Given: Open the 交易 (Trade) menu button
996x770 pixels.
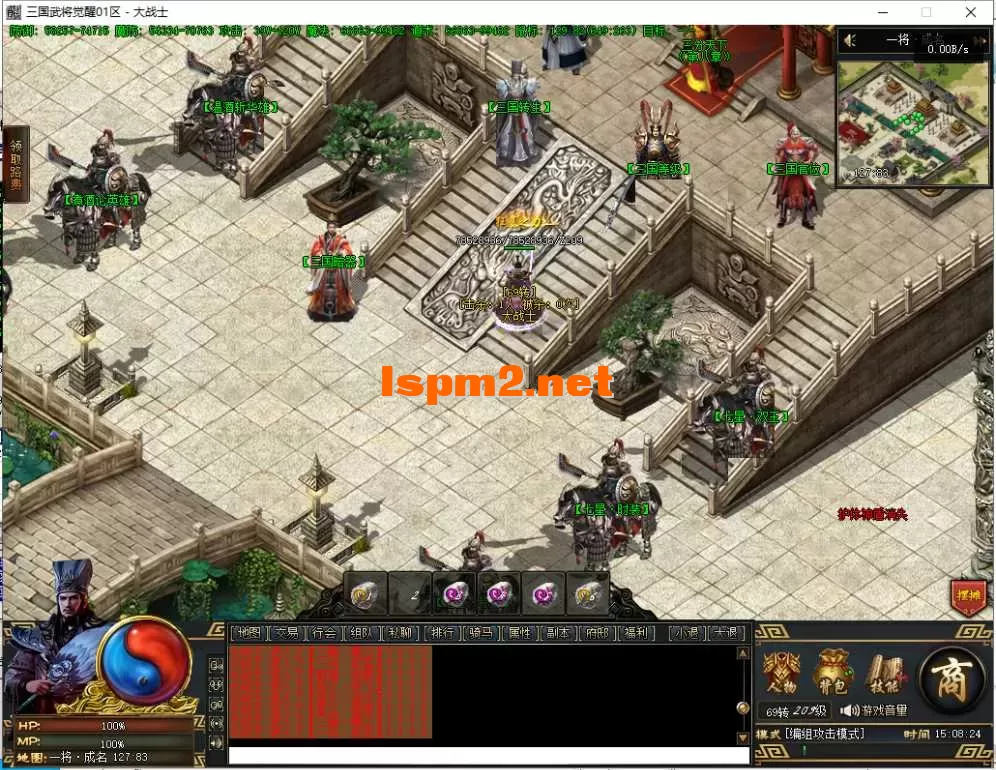Looking at the screenshot, I should 287,633.
